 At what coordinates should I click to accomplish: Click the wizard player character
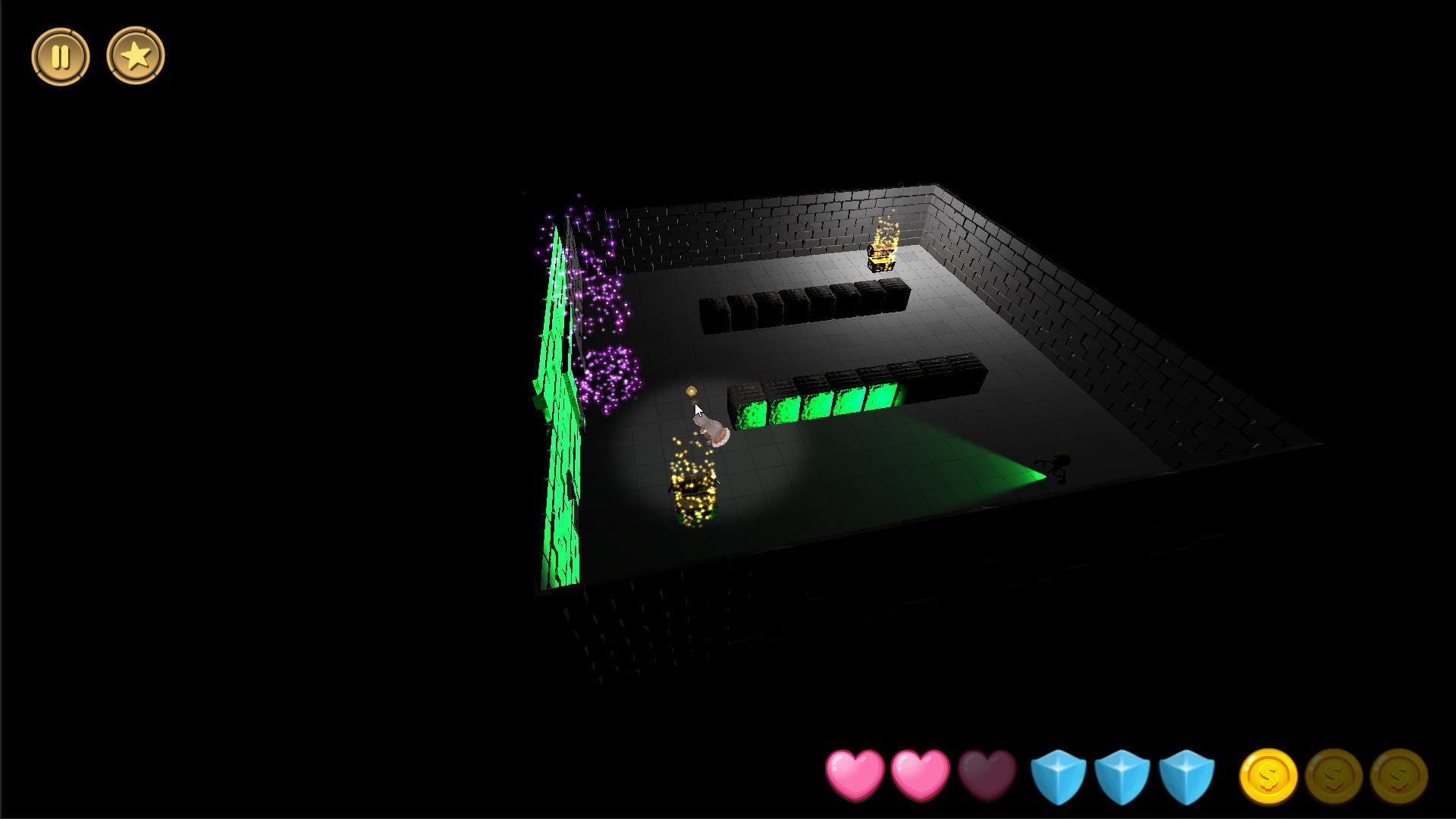click(714, 429)
